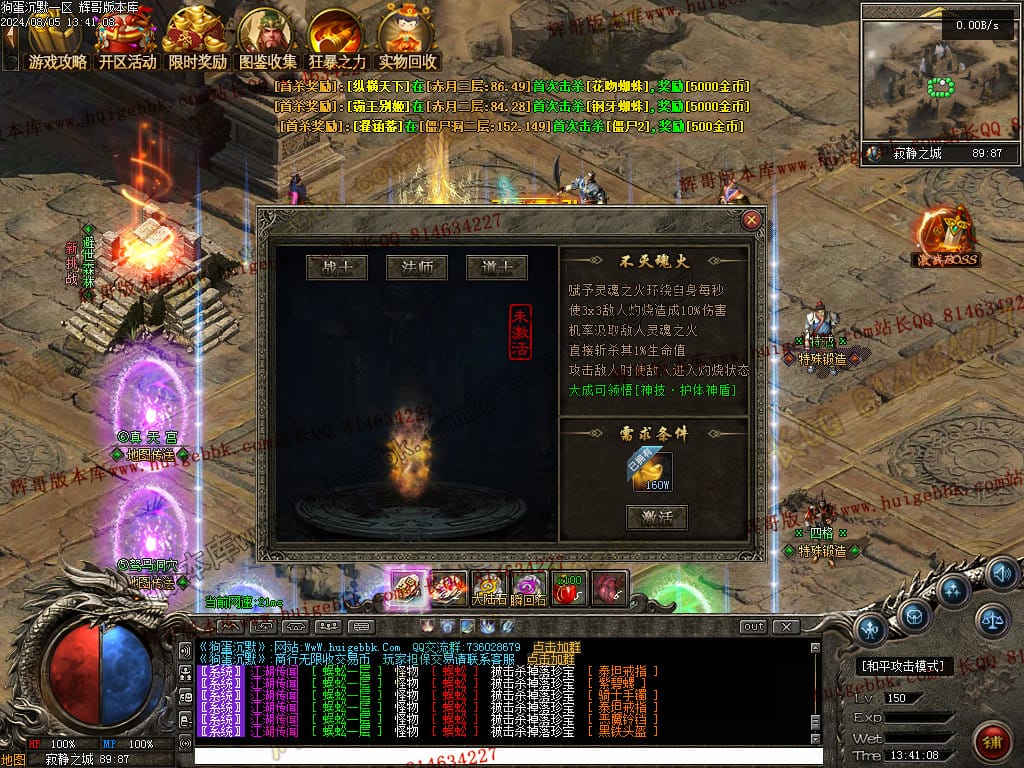Click the 激活 activate button
1024x768 pixels.
point(656,517)
